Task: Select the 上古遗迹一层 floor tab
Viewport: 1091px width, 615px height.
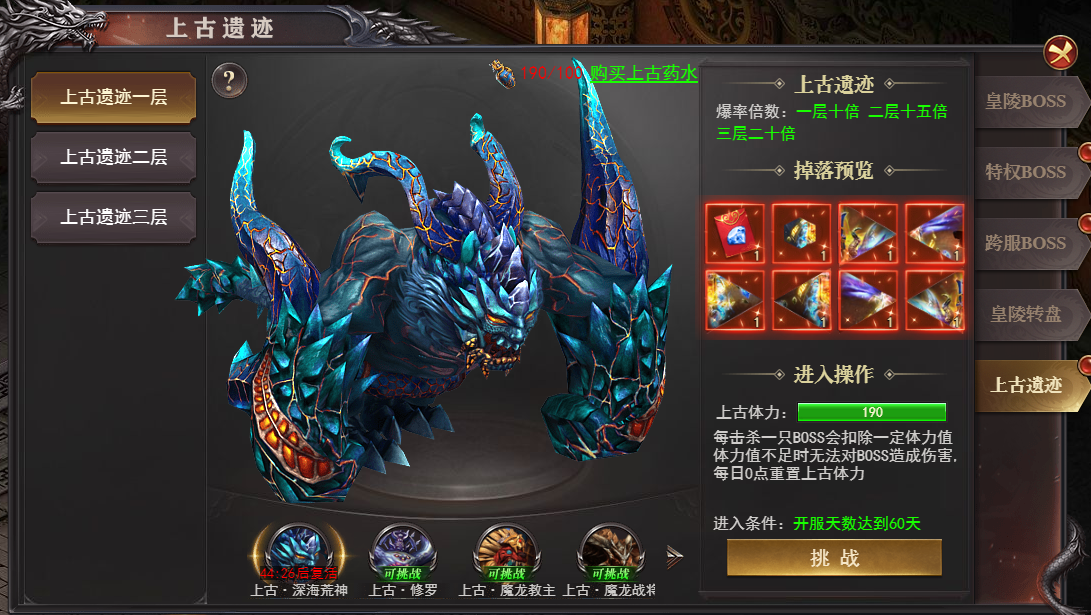Action: [x=113, y=97]
